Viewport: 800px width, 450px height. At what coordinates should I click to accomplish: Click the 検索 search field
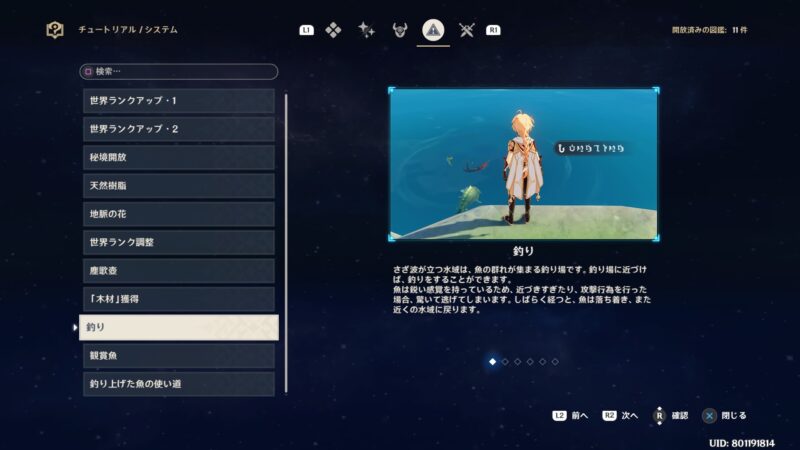(x=178, y=72)
